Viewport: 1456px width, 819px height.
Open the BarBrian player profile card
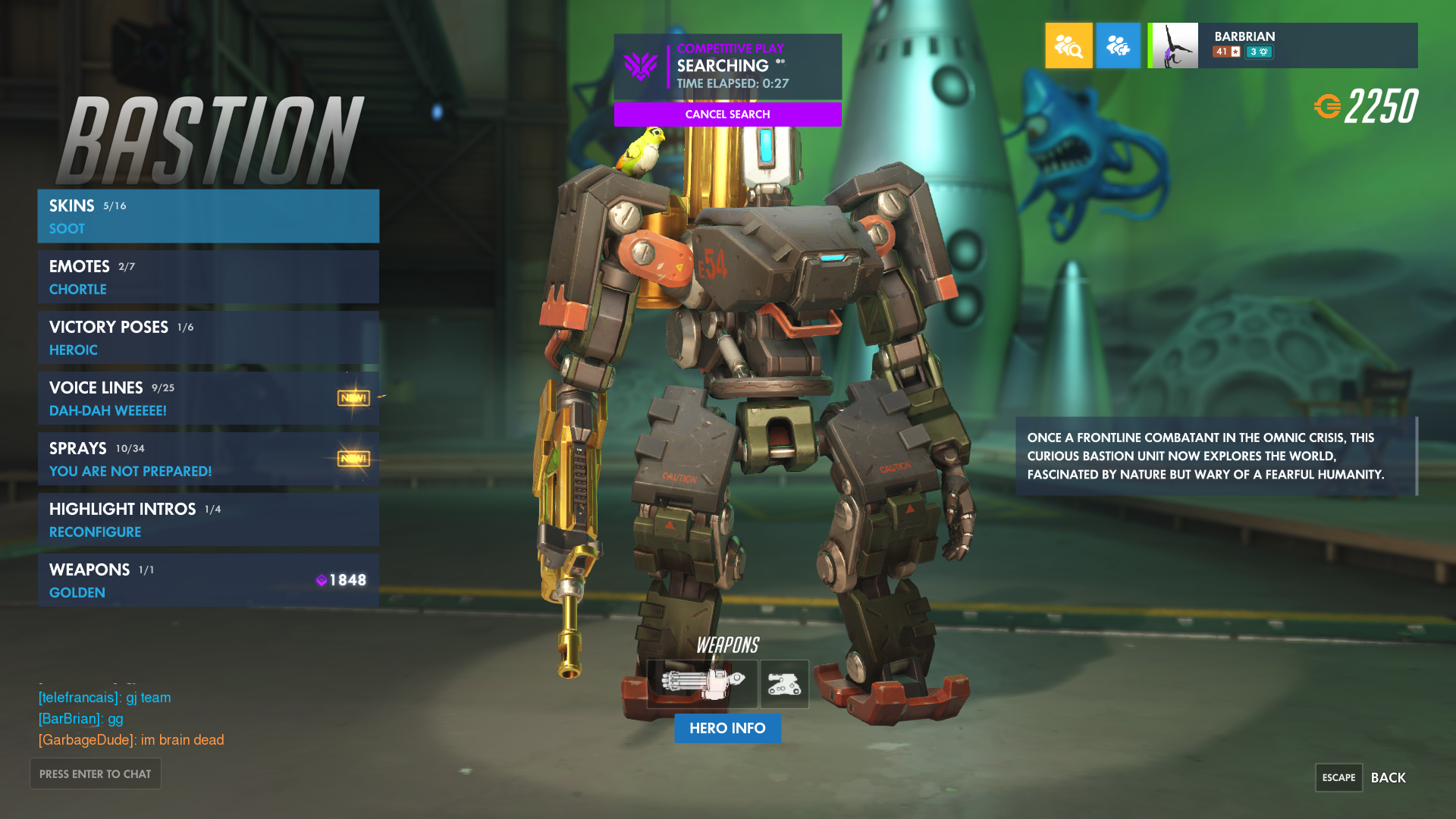click(x=1282, y=45)
